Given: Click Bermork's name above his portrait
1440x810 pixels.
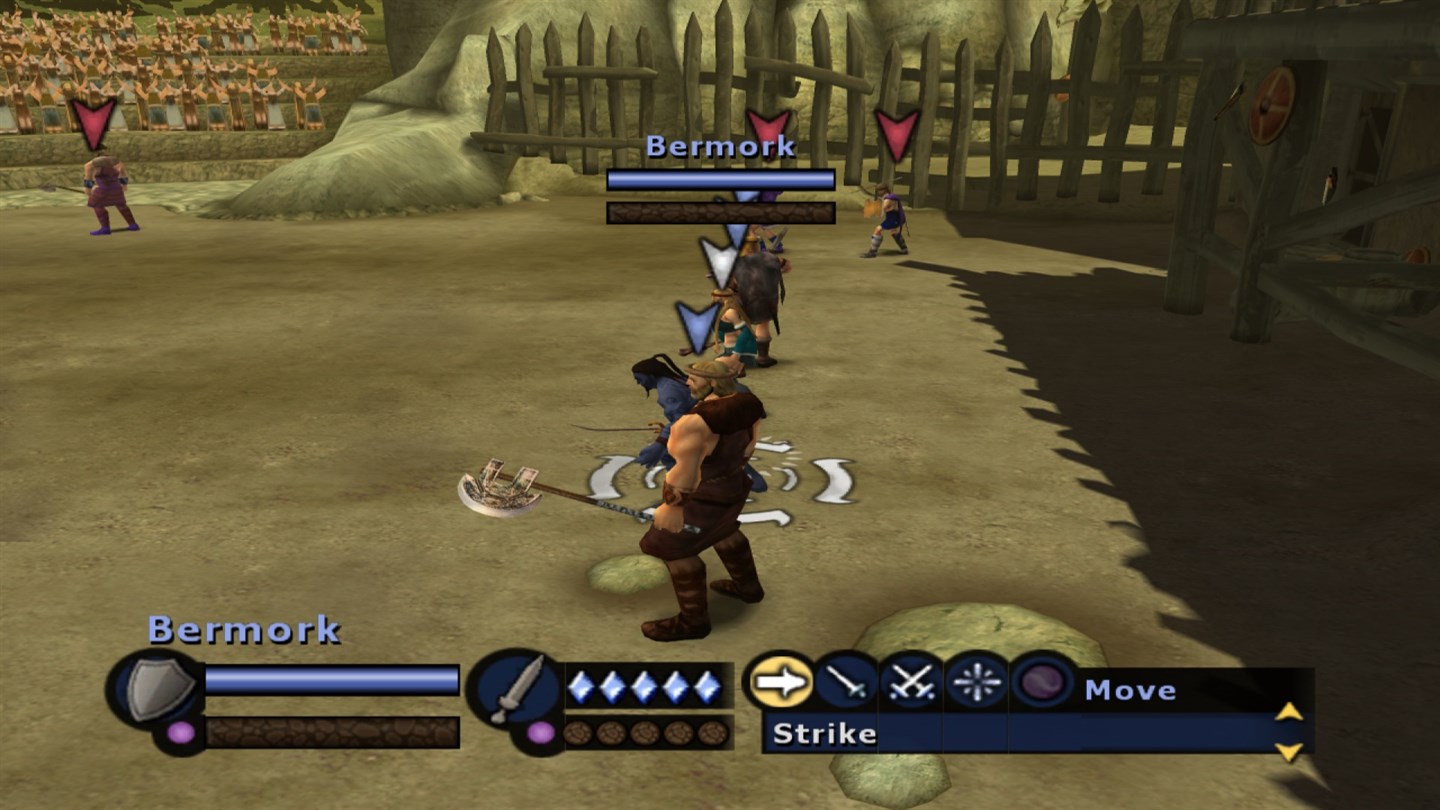Looking at the screenshot, I should click(244, 629).
